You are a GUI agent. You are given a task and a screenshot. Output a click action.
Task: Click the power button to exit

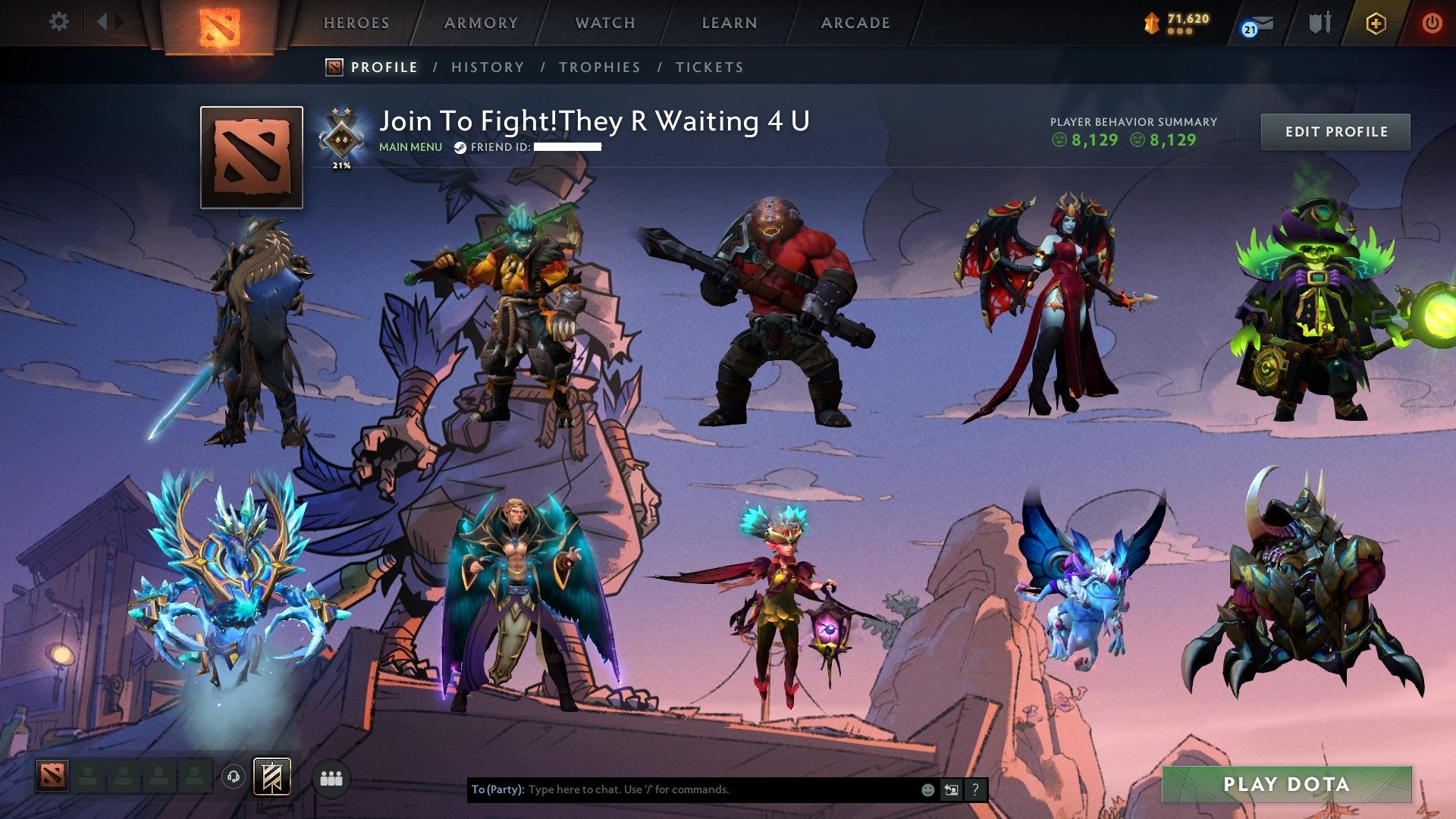(x=1433, y=23)
